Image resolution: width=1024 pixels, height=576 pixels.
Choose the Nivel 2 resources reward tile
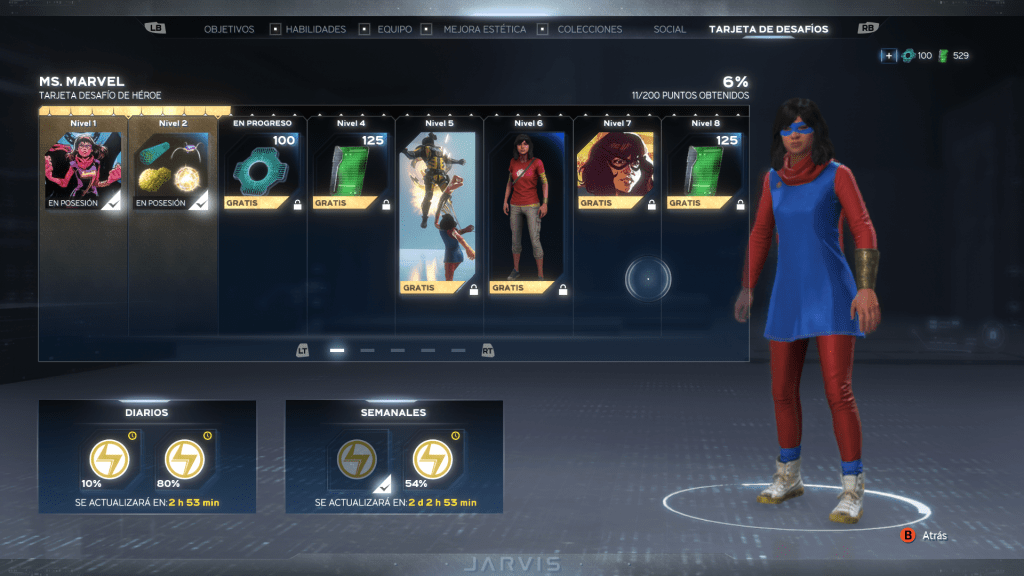click(x=172, y=170)
